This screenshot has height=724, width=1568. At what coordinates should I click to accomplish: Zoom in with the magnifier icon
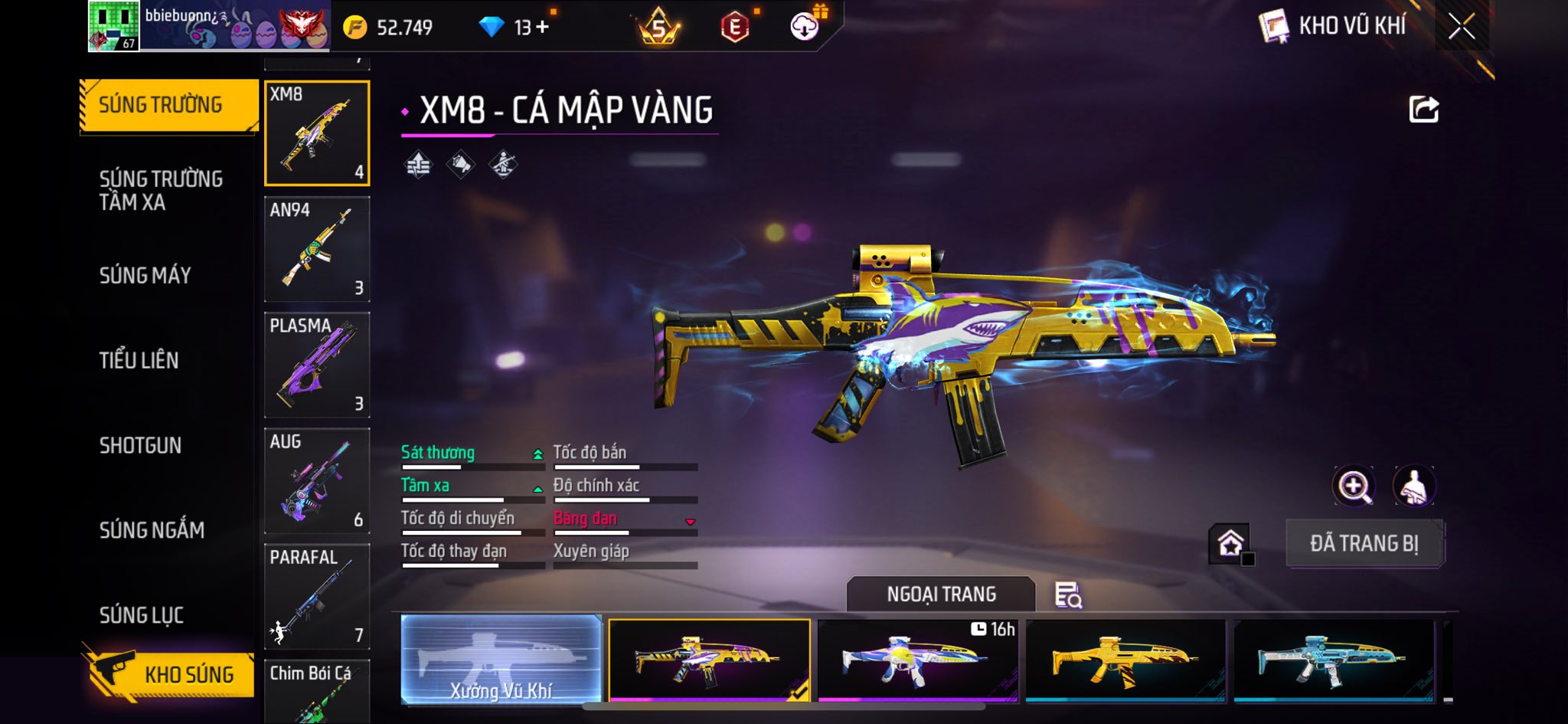1354,486
